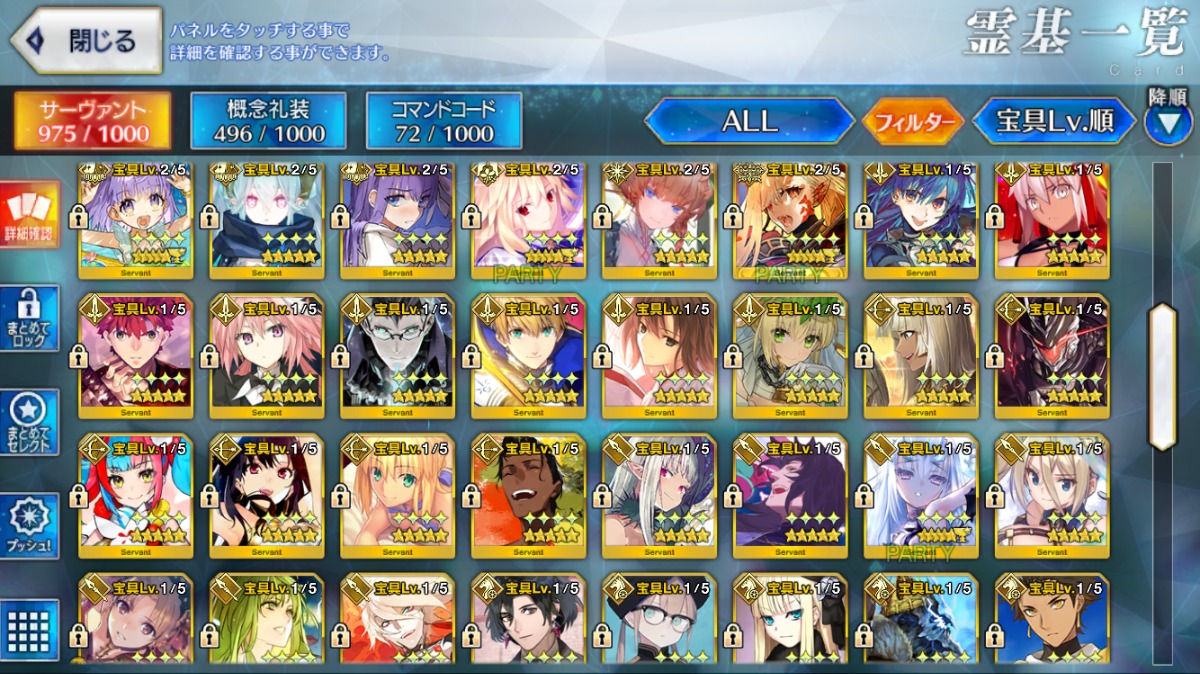
Task: Choose the まとめてロック bulk lock button
Action: click(31, 318)
